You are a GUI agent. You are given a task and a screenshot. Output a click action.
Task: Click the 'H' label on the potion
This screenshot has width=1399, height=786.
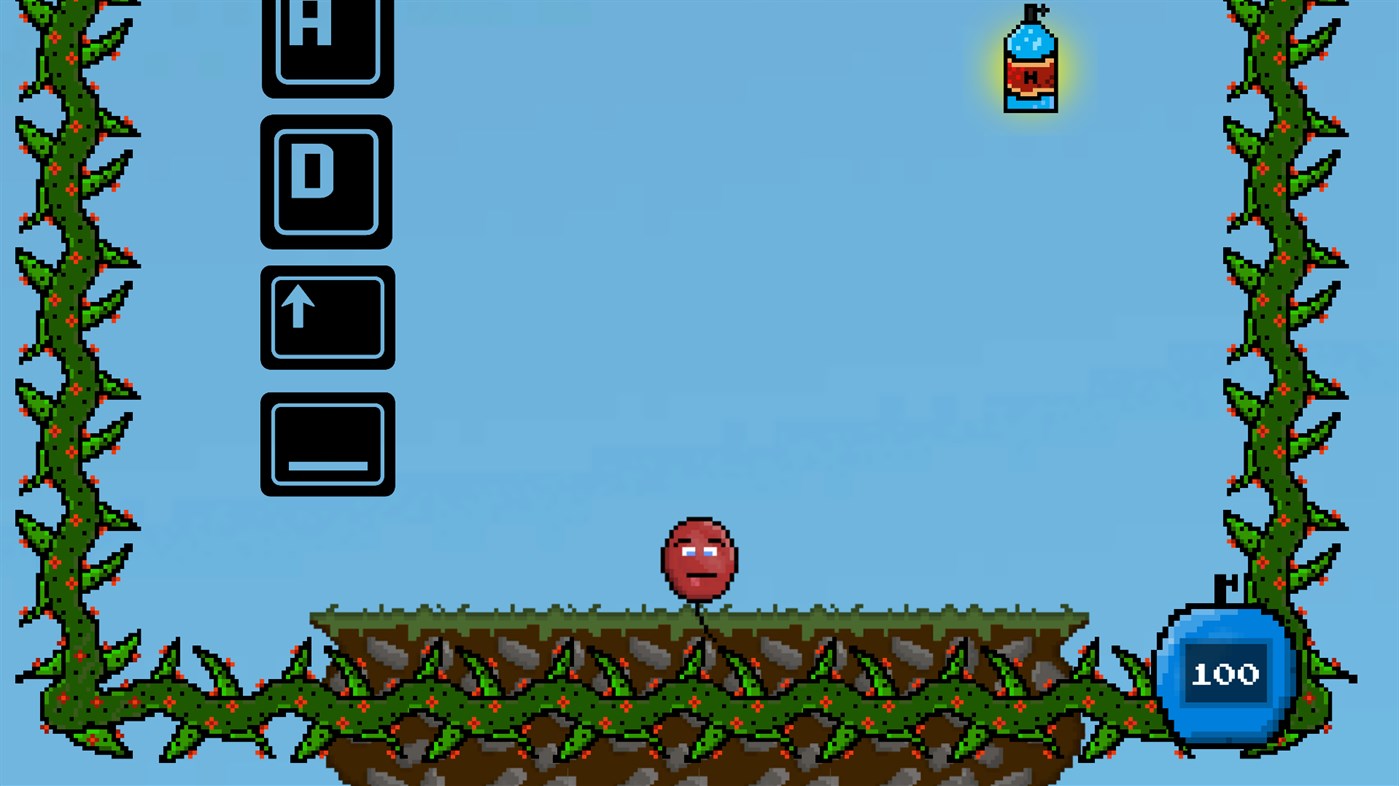click(x=1029, y=77)
